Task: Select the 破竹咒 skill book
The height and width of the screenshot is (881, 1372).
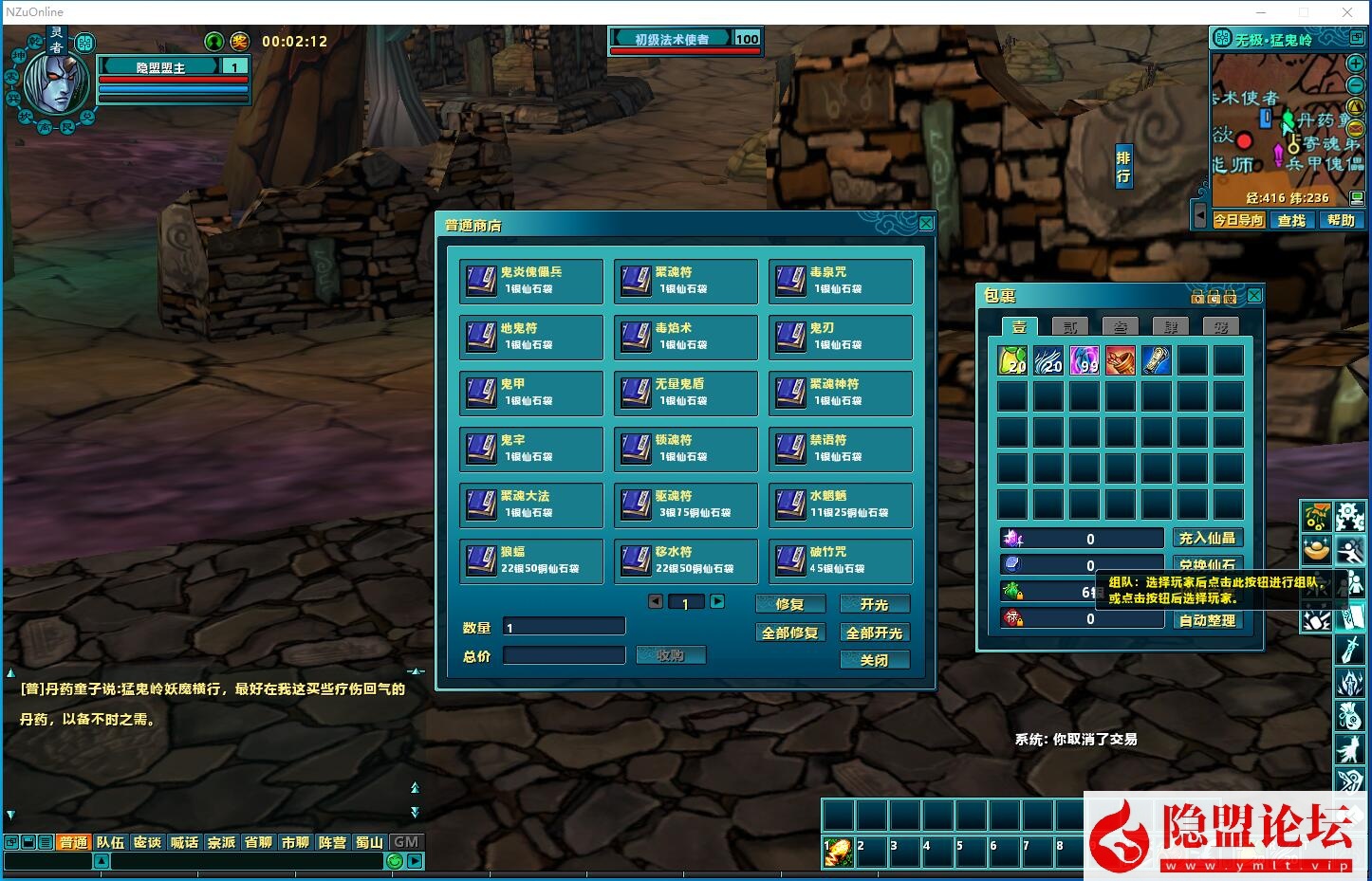Action: point(840,560)
